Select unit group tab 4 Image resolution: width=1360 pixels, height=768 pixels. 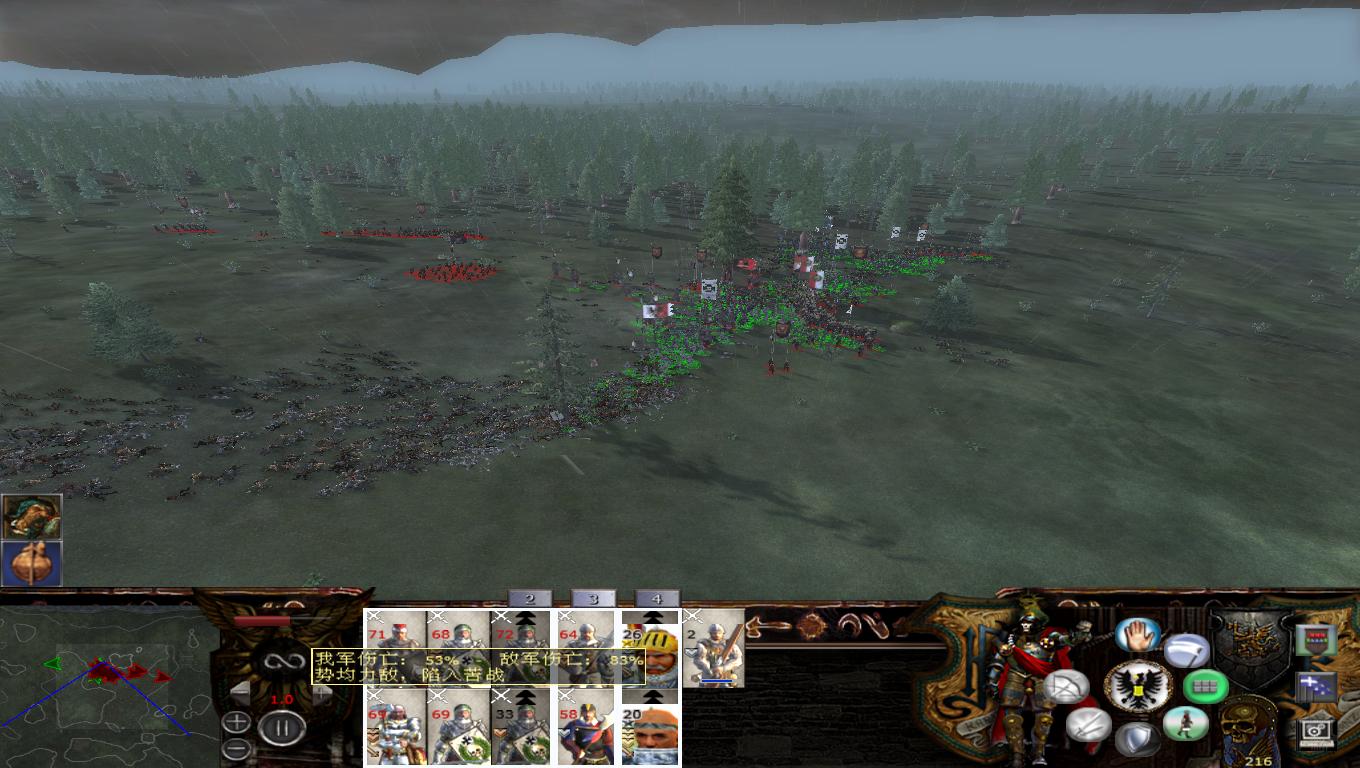(657, 600)
